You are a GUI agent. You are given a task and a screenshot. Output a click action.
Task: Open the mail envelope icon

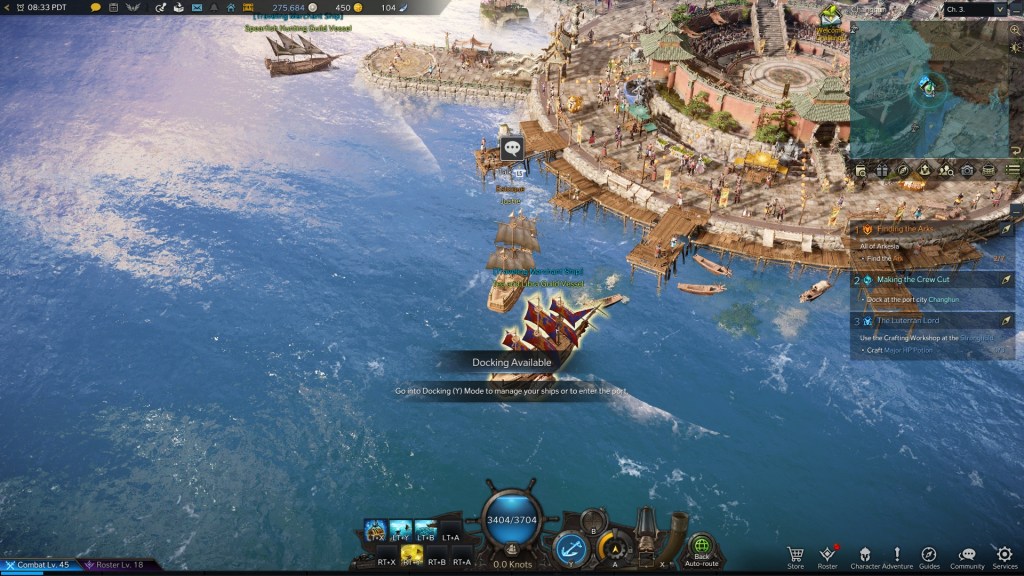click(x=195, y=7)
